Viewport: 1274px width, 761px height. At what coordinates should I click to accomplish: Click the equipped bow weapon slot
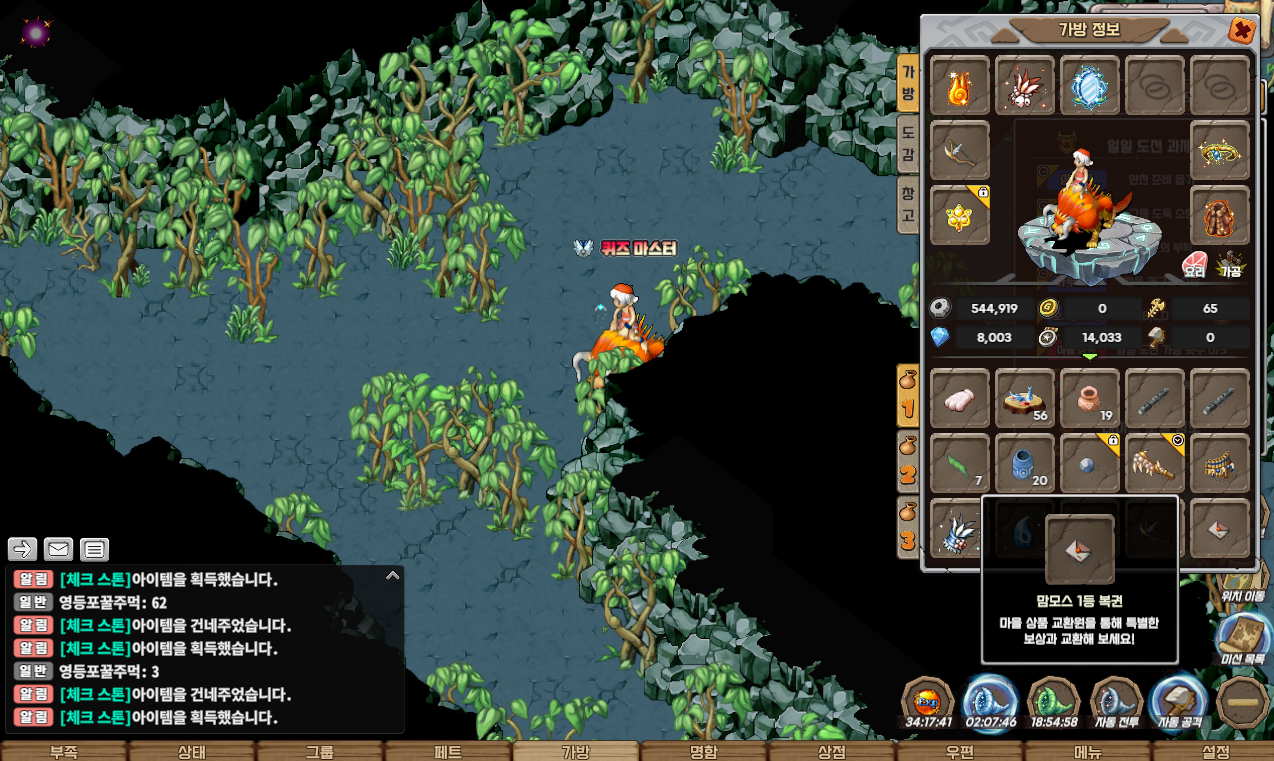(x=960, y=151)
